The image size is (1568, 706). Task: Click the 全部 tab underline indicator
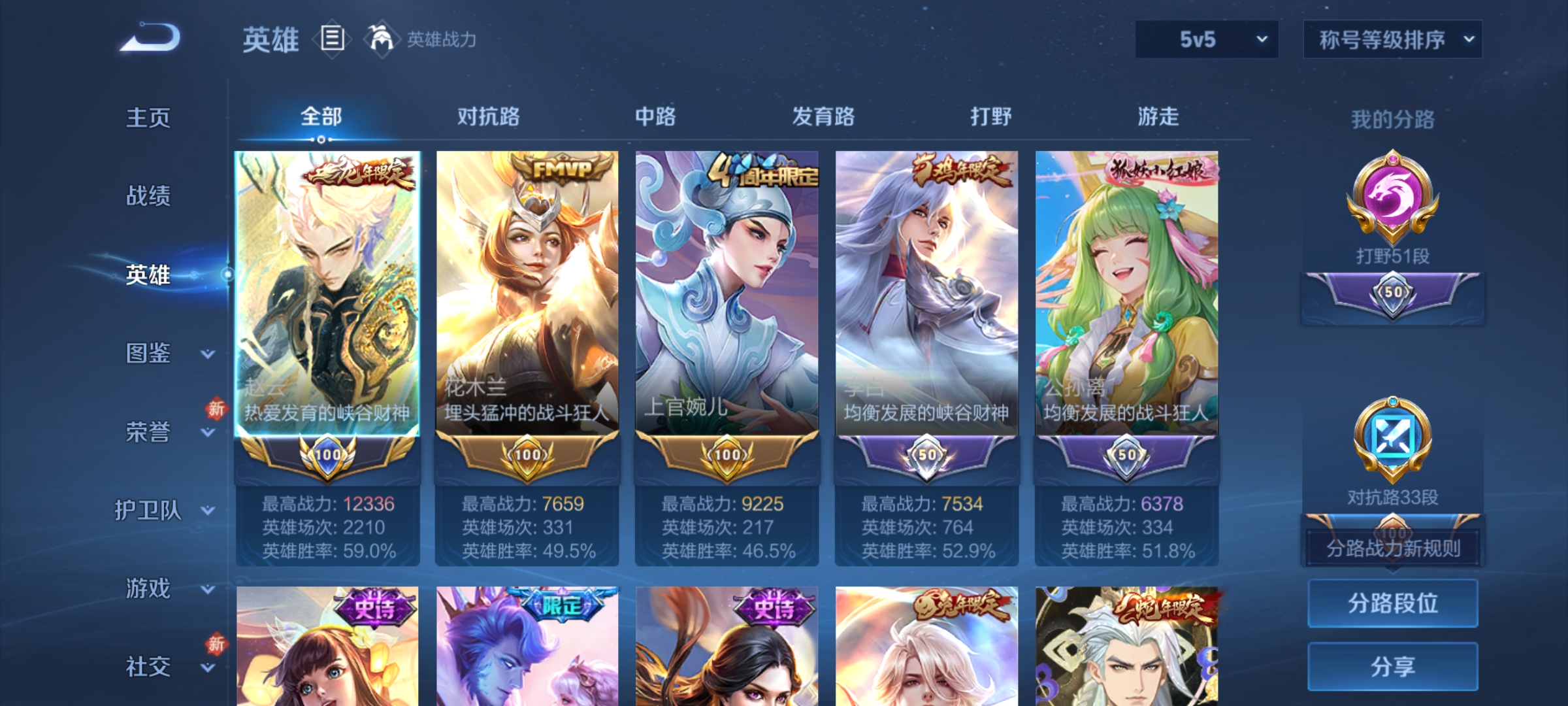[x=320, y=137]
